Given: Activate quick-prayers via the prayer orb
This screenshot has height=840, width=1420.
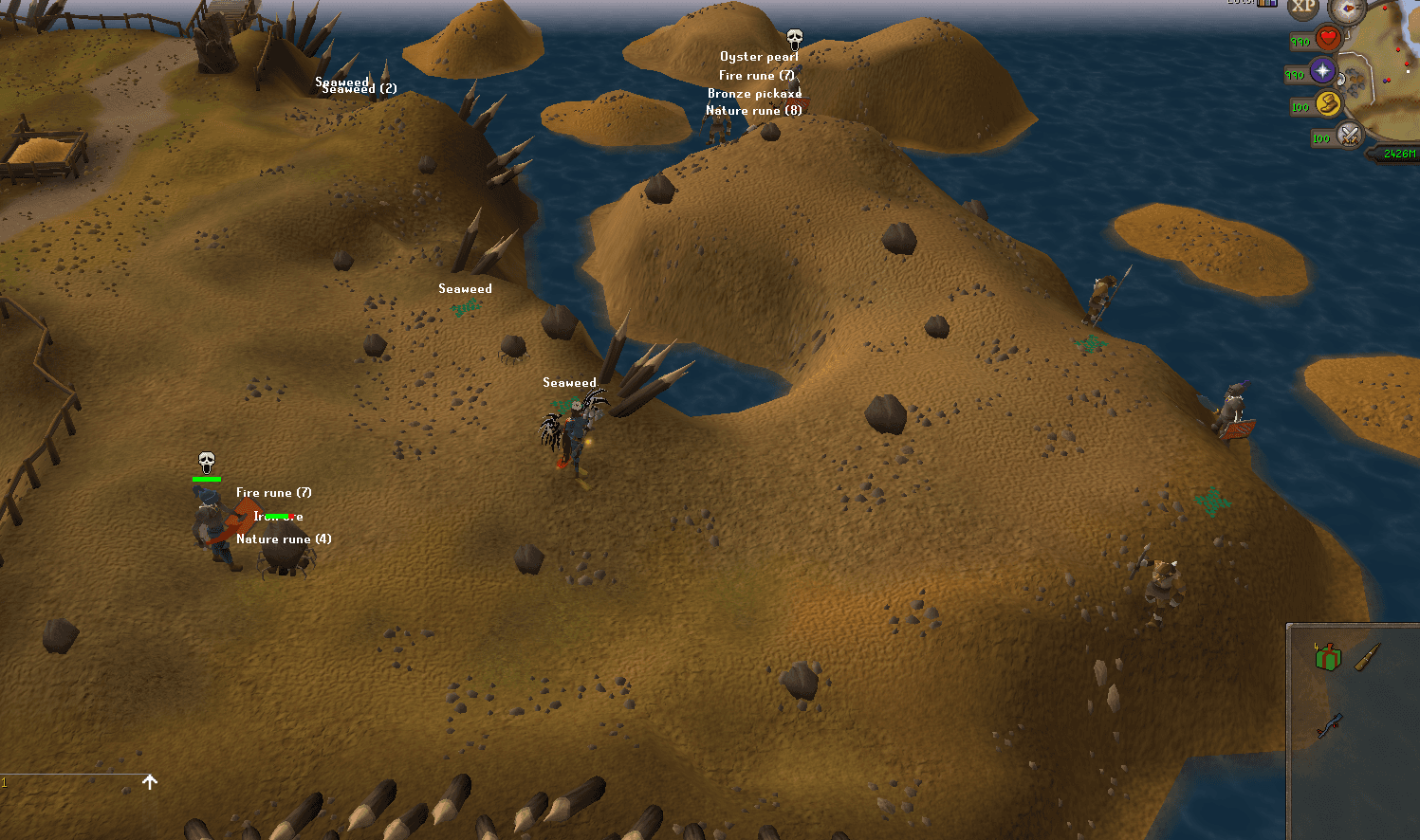Looking at the screenshot, I should click(x=1322, y=71).
